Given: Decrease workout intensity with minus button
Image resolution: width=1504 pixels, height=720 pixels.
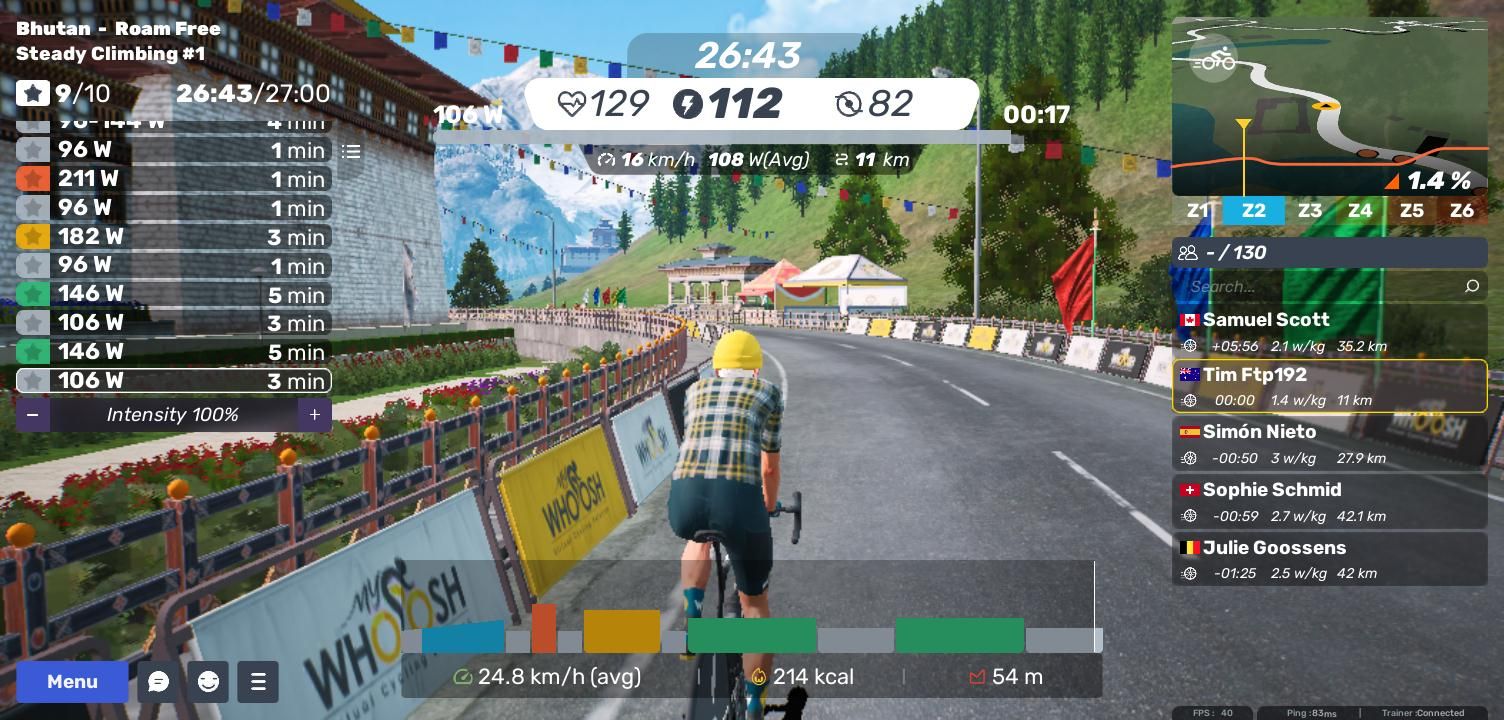Looking at the screenshot, I should click(x=33, y=414).
